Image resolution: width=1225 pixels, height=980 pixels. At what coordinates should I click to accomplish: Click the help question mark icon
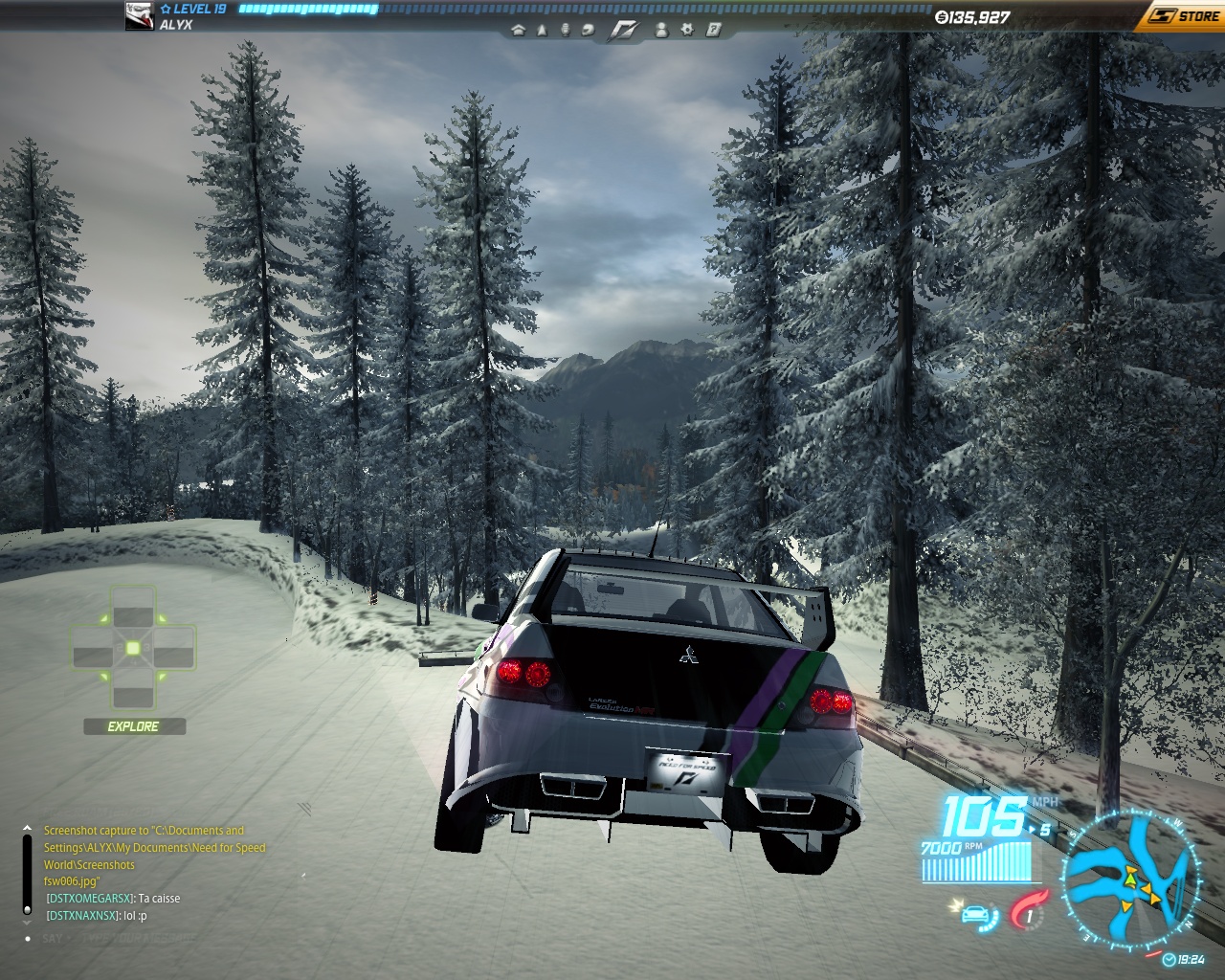[713, 30]
